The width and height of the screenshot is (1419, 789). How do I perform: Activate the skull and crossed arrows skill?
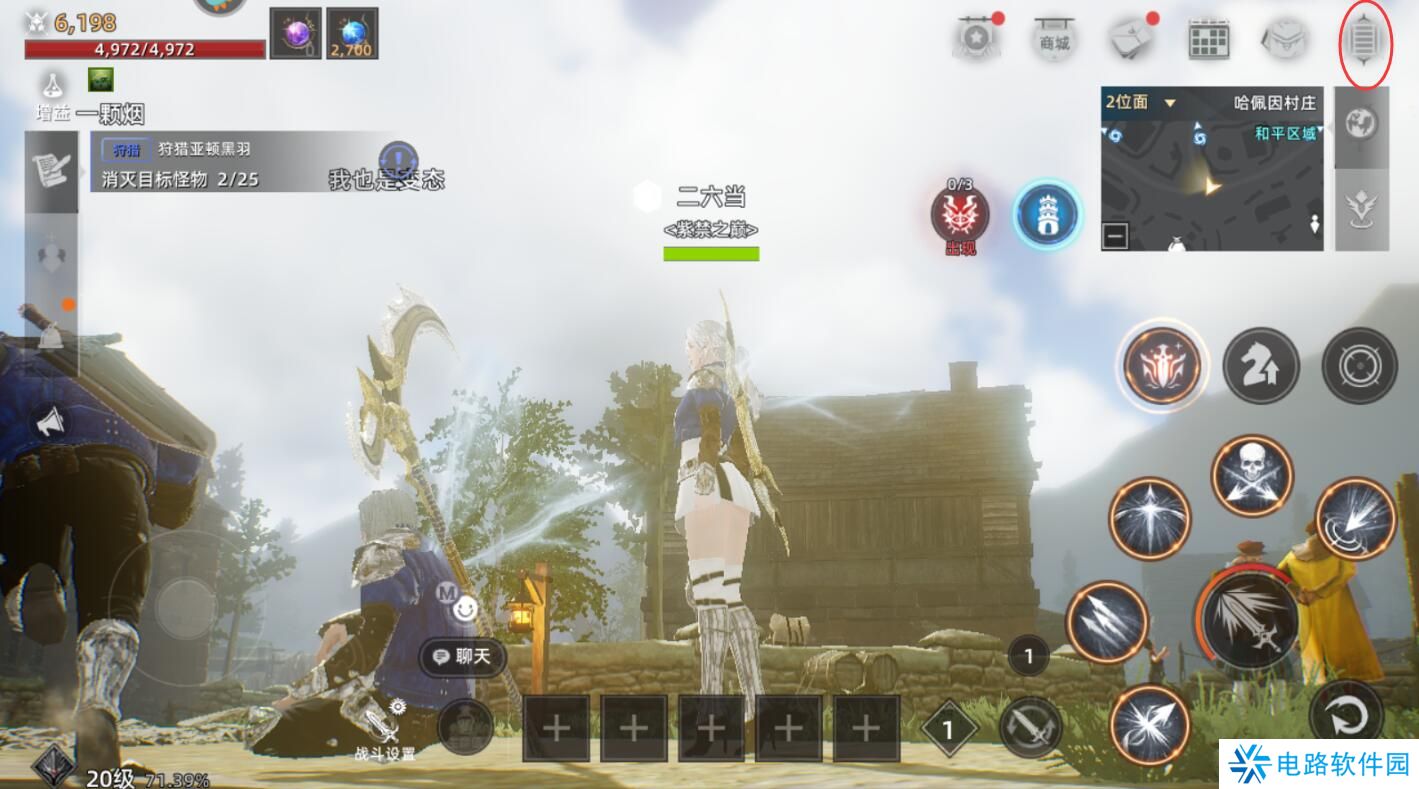tap(1252, 476)
